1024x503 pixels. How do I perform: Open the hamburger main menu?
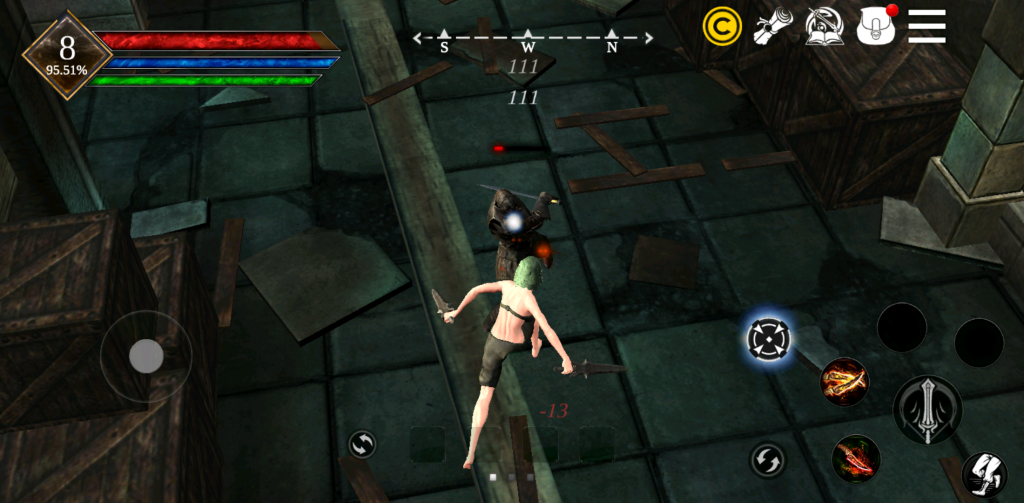pos(927,26)
